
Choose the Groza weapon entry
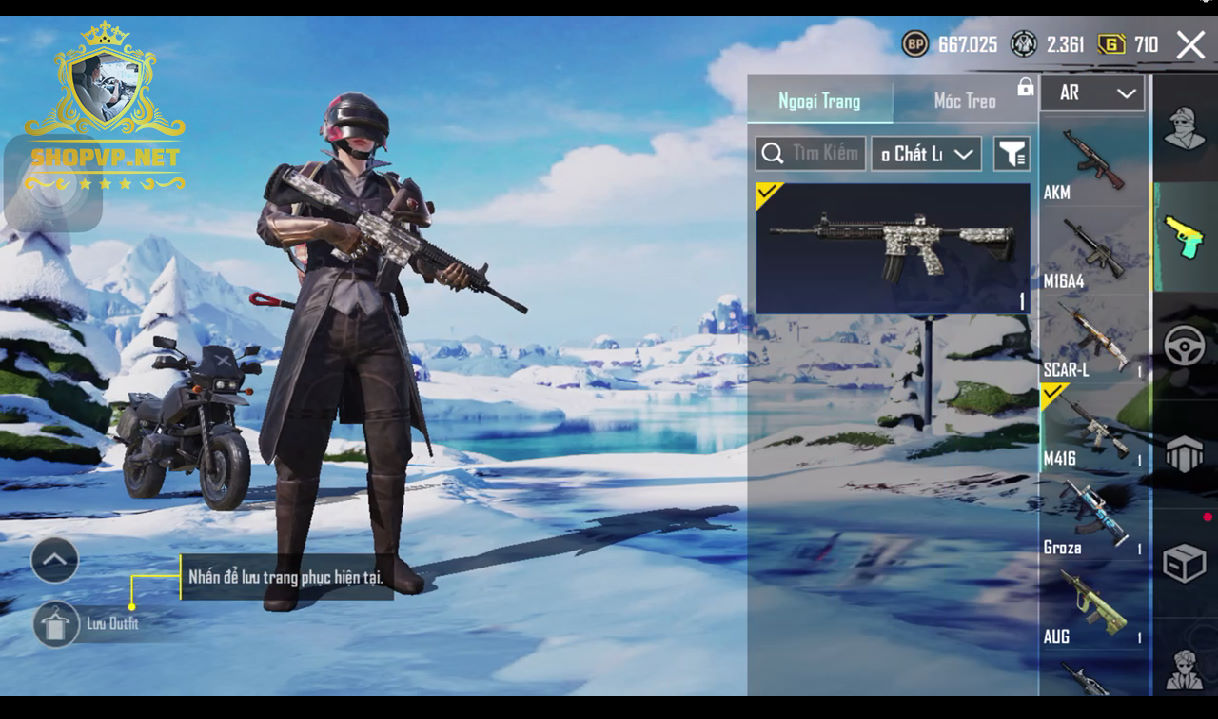click(1093, 518)
